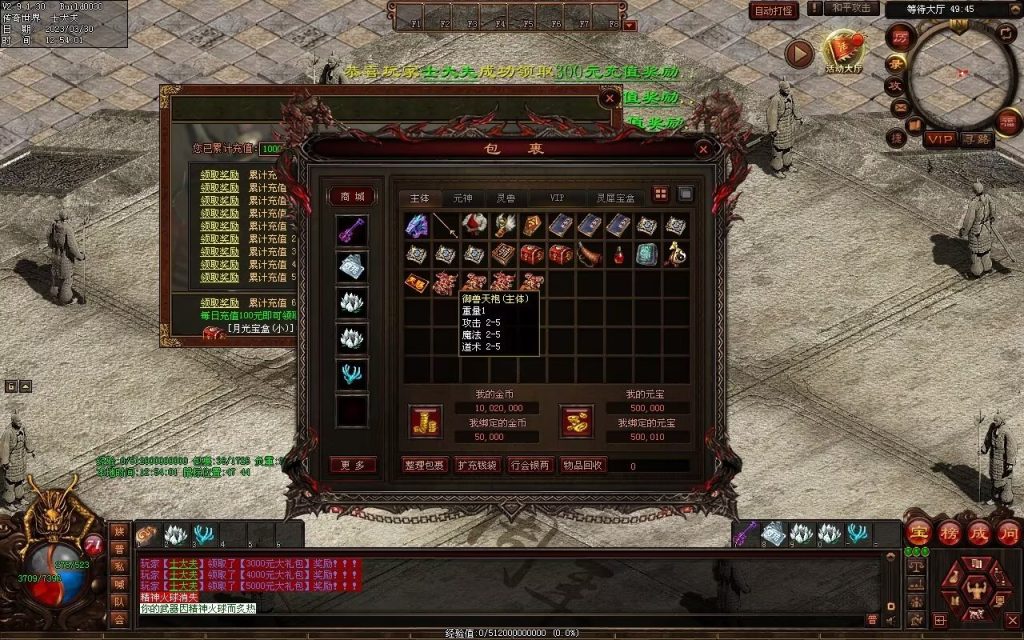Select the red potion bottle in bag
This screenshot has height=640, width=1024.
click(x=619, y=255)
